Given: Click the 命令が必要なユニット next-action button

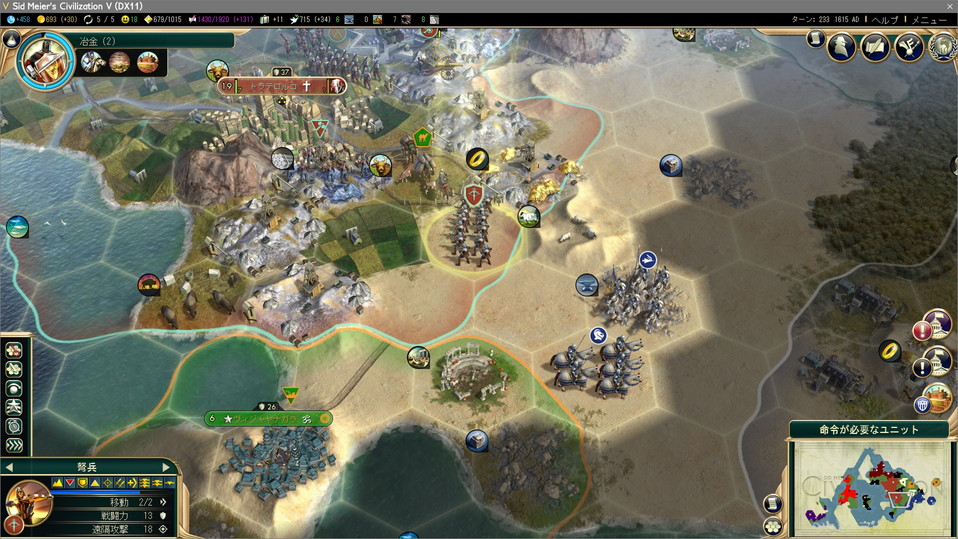Looking at the screenshot, I should click(869, 429).
